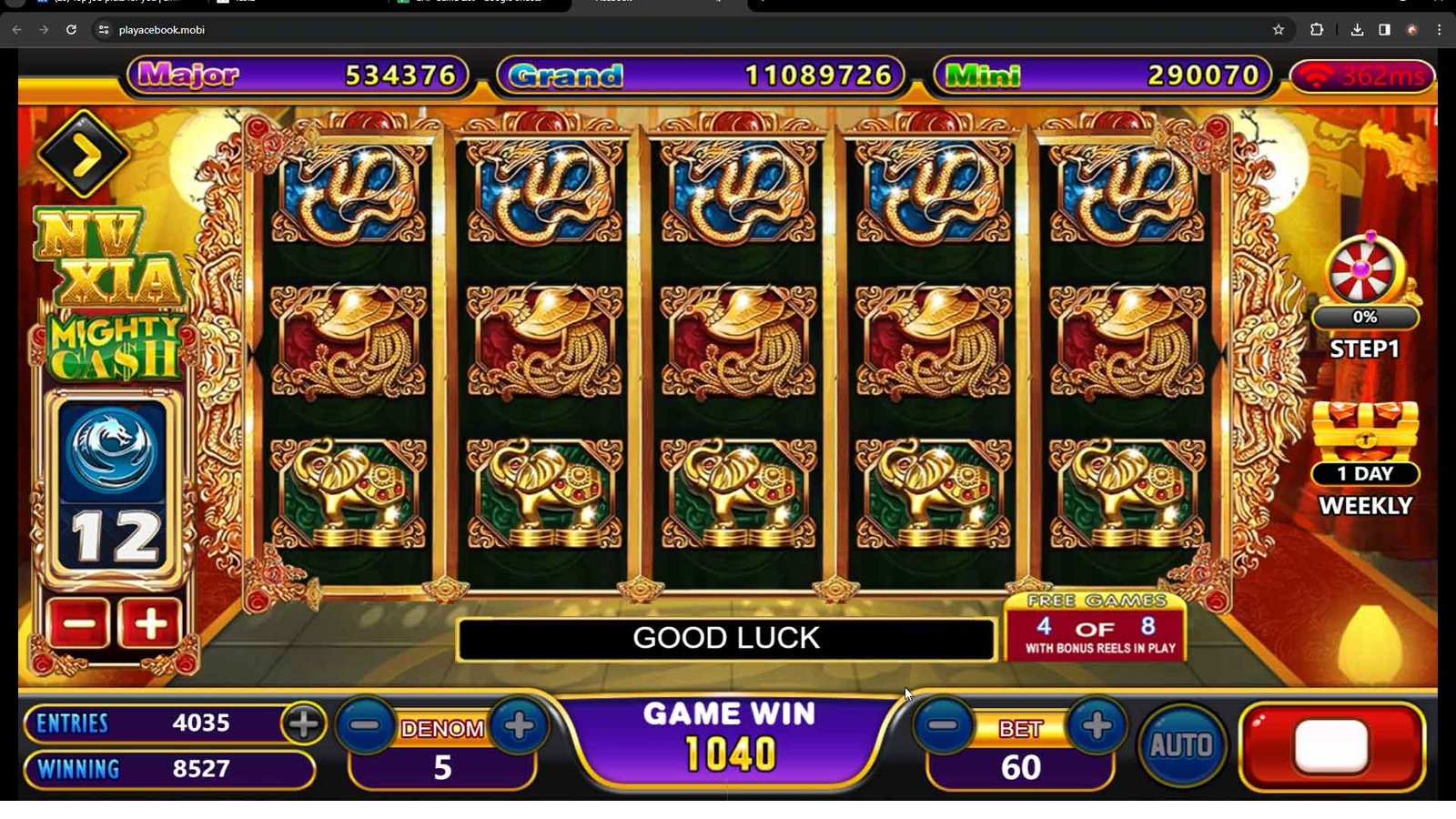
Task: Reload the browser page
Action: point(71,30)
